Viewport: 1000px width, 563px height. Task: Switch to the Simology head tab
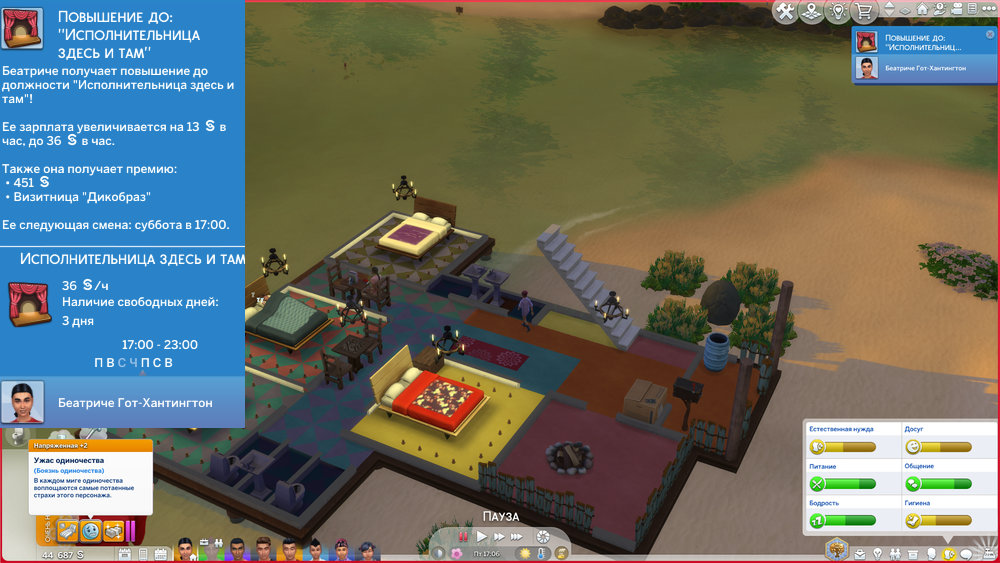click(x=931, y=554)
